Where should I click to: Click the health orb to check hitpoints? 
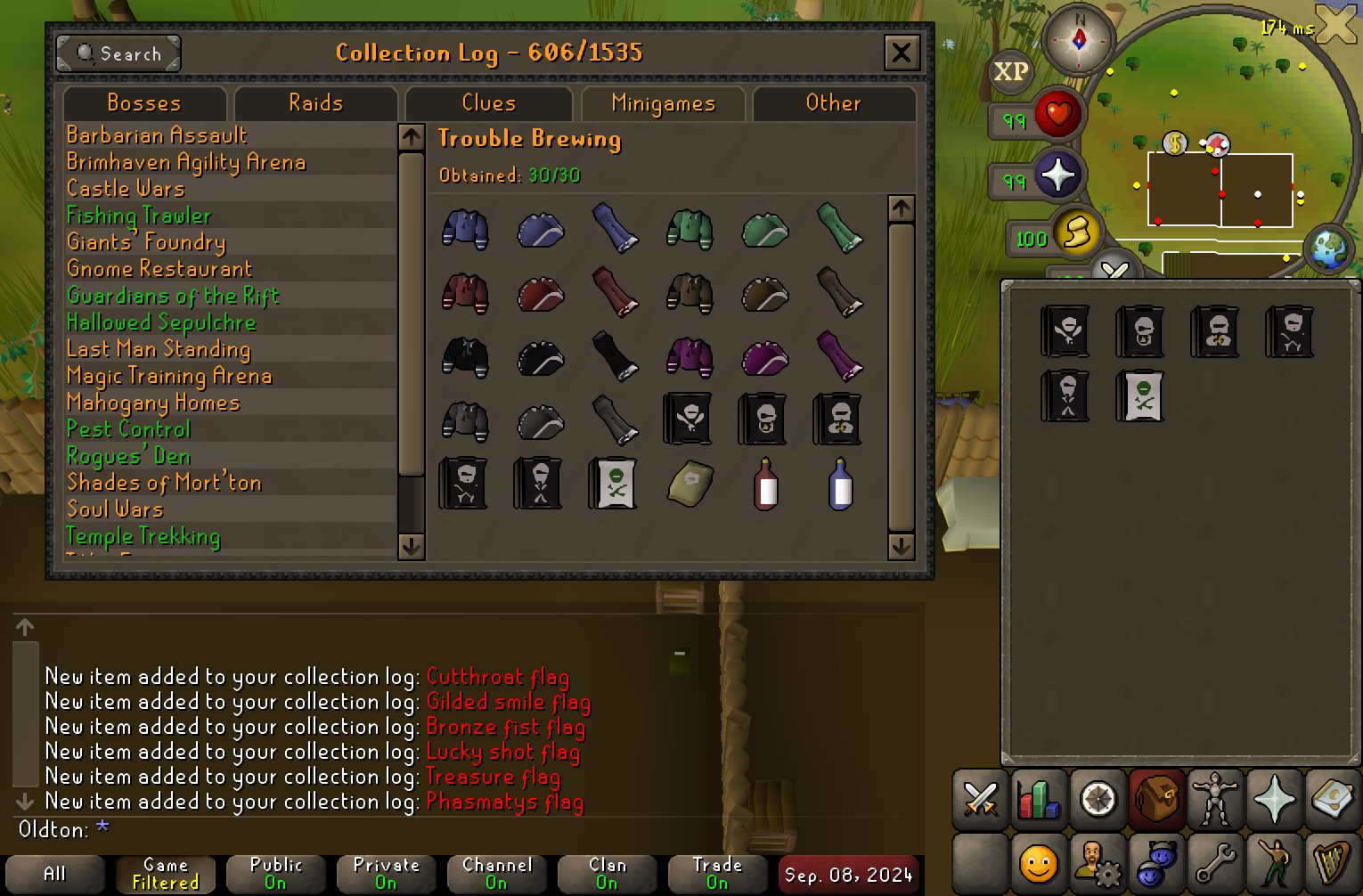(1057, 113)
